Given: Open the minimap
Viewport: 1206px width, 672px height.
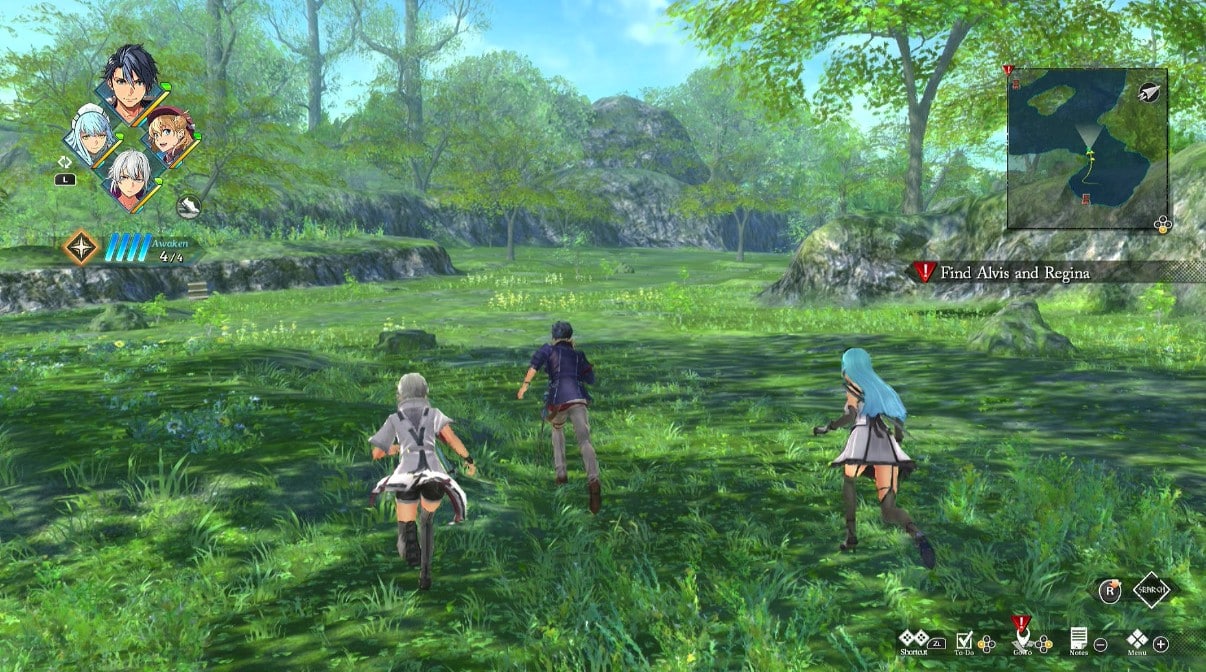Looking at the screenshot, I should (1084, 149).
